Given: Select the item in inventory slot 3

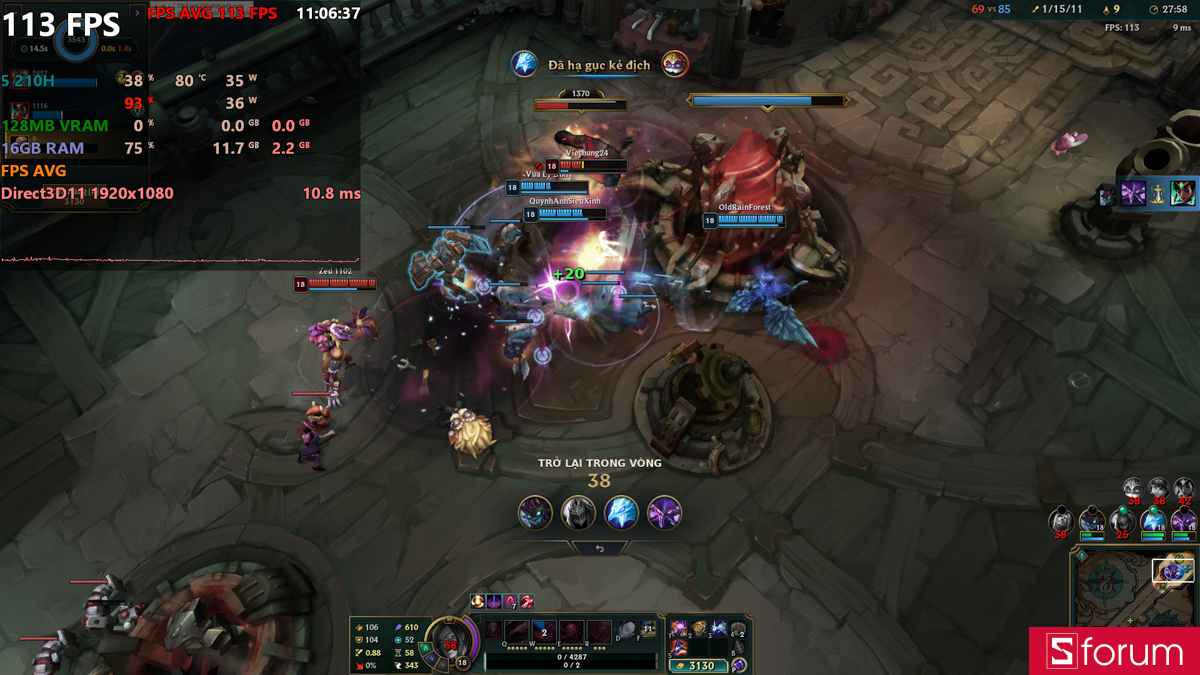Looking at the screenshot, I should tap(717, 628).
